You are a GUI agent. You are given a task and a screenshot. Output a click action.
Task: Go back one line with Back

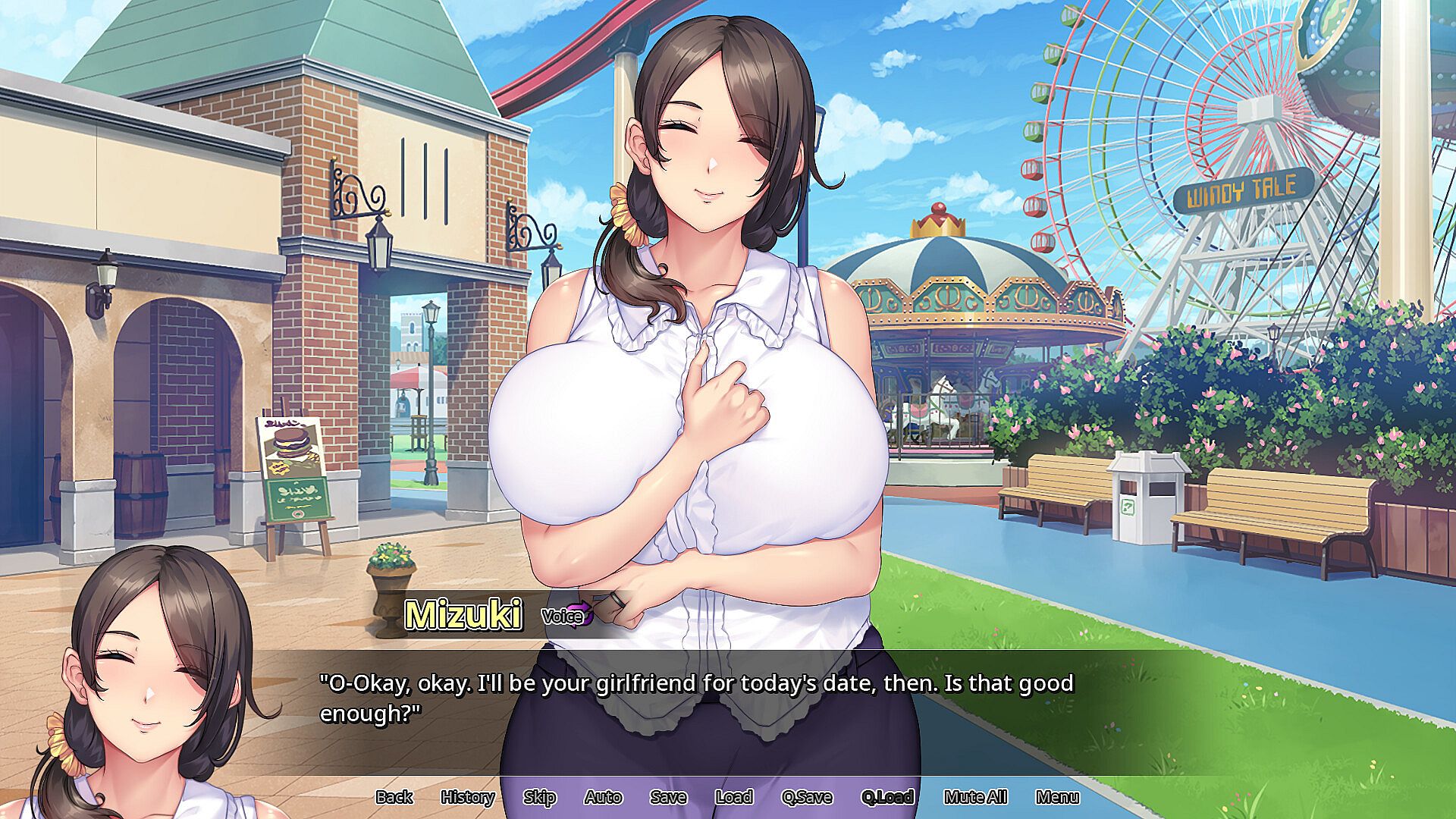click(x=394, y=797)
